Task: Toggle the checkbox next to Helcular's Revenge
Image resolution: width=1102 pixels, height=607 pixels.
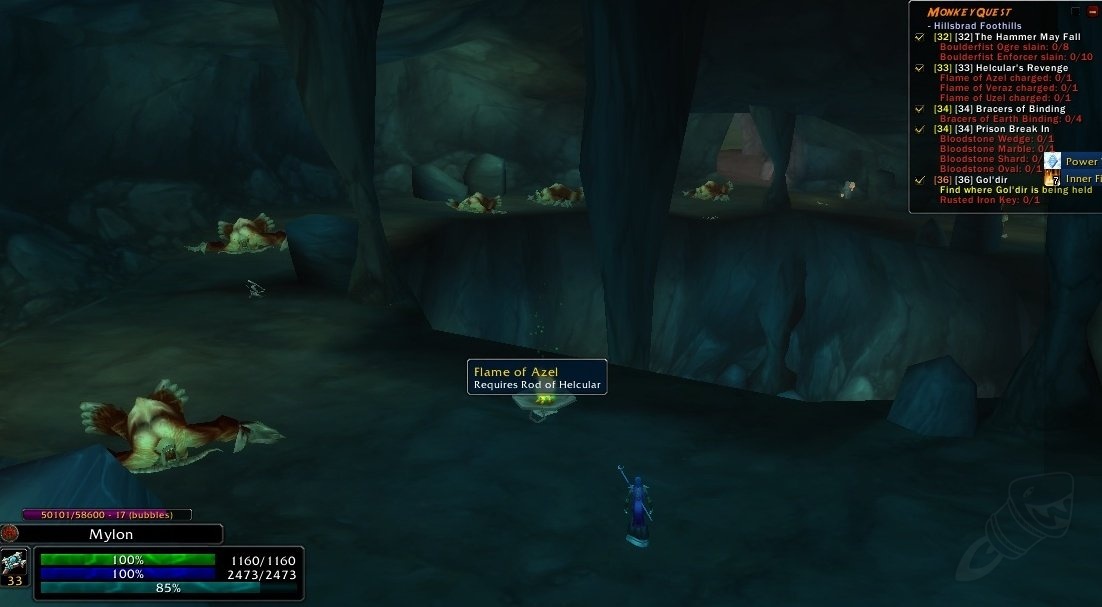Action: [x=919, y=68]
